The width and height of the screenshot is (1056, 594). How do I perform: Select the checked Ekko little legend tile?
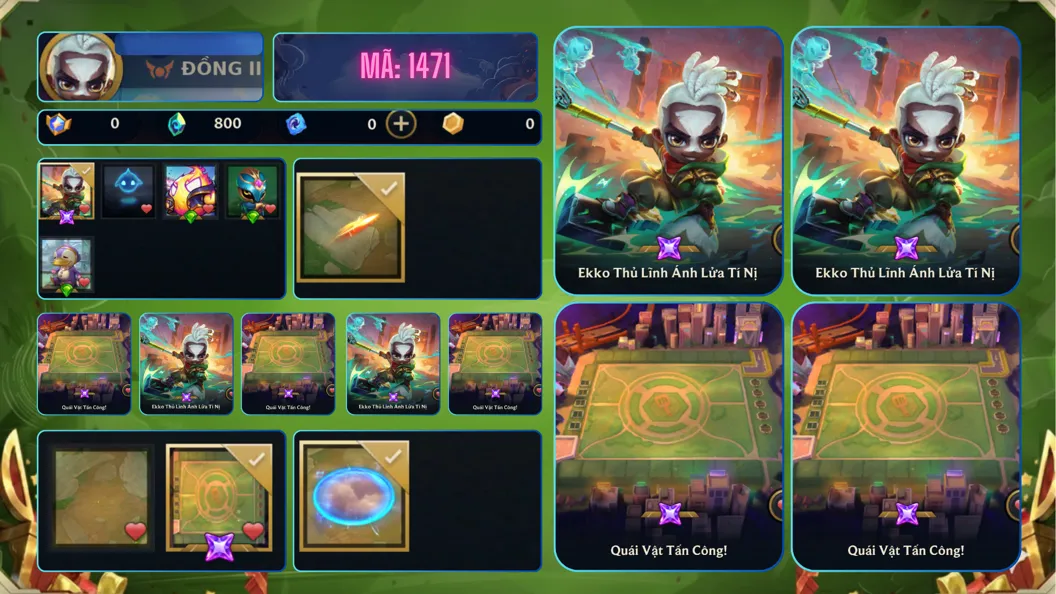67,192
